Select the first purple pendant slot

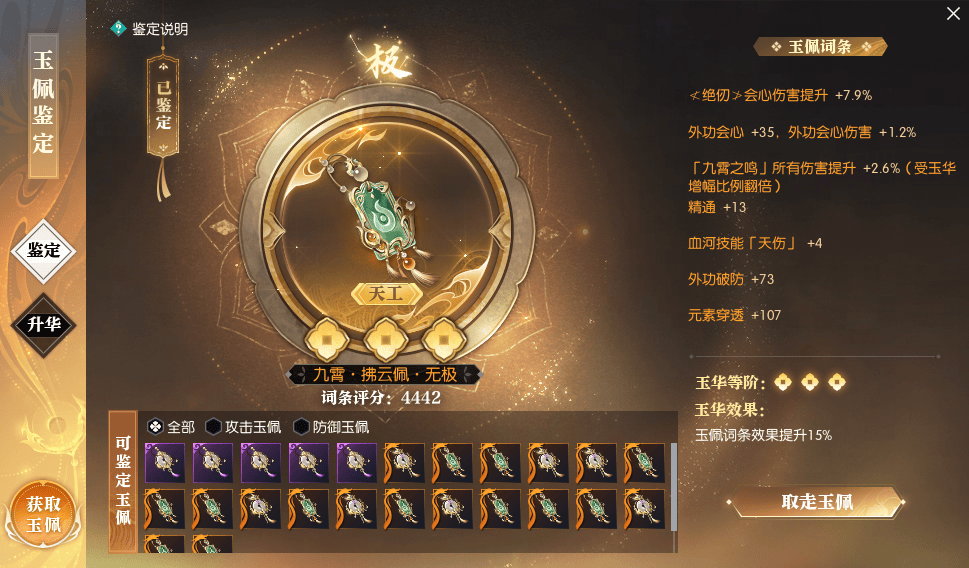164,464
